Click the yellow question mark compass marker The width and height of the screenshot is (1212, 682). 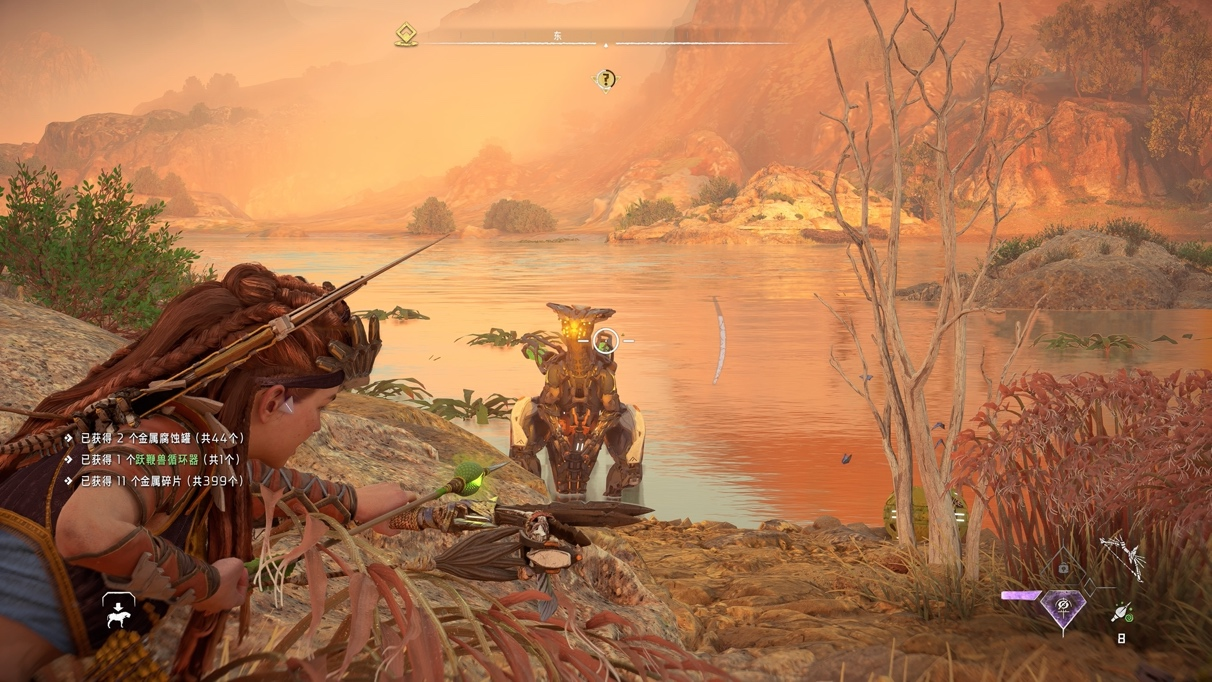point(606,80)
